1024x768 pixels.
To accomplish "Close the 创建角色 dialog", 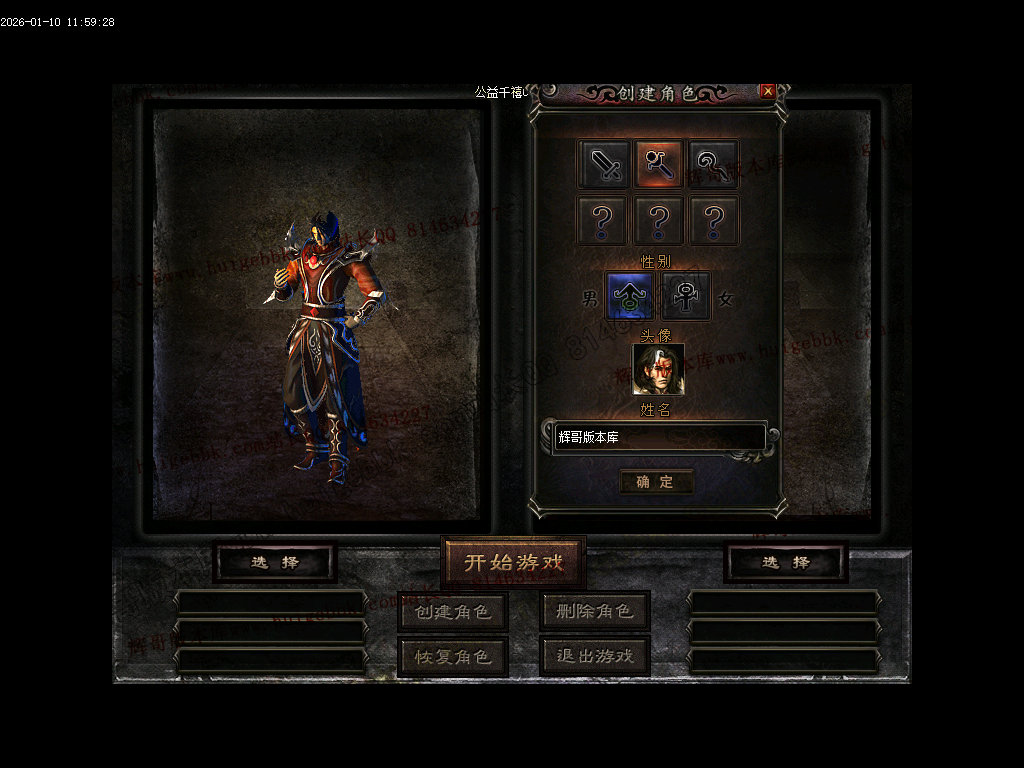I will [x=768, y=91].
